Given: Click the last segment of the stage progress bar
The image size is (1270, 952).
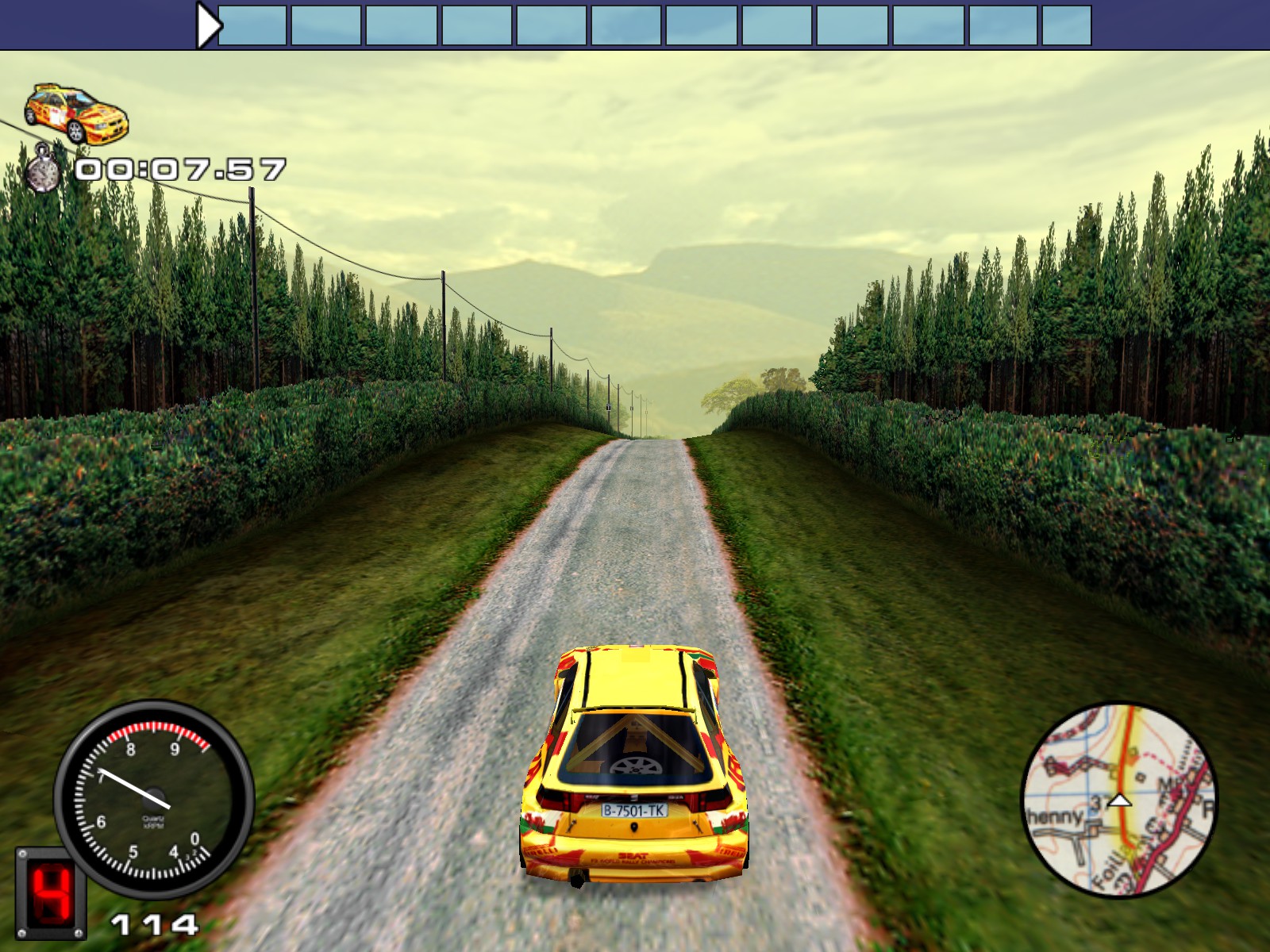Looking at the screenshot, I should click(x=1068, y=22).
